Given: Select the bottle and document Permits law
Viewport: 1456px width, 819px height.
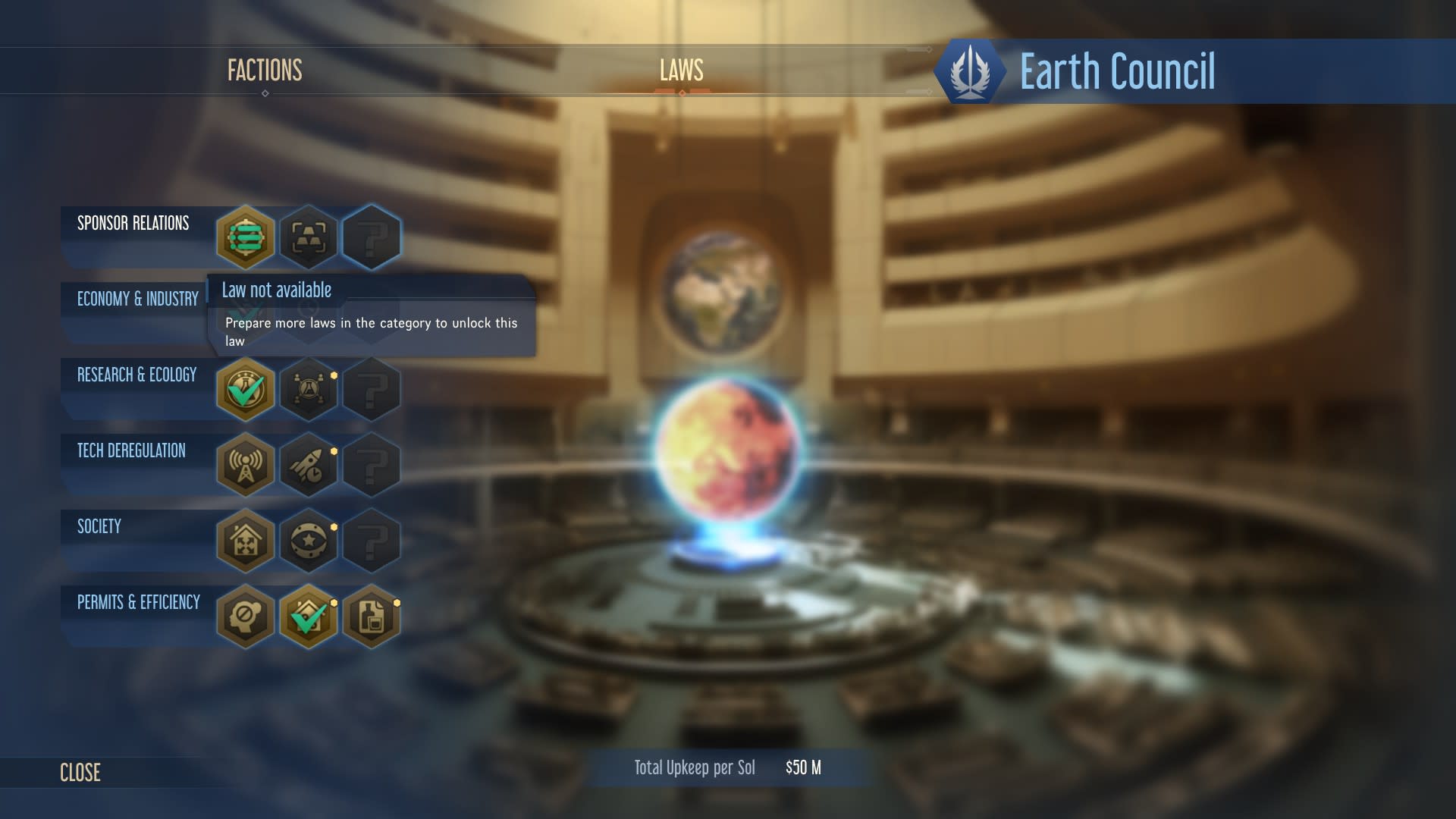Looking at the screenshot, I should (372, 617).
